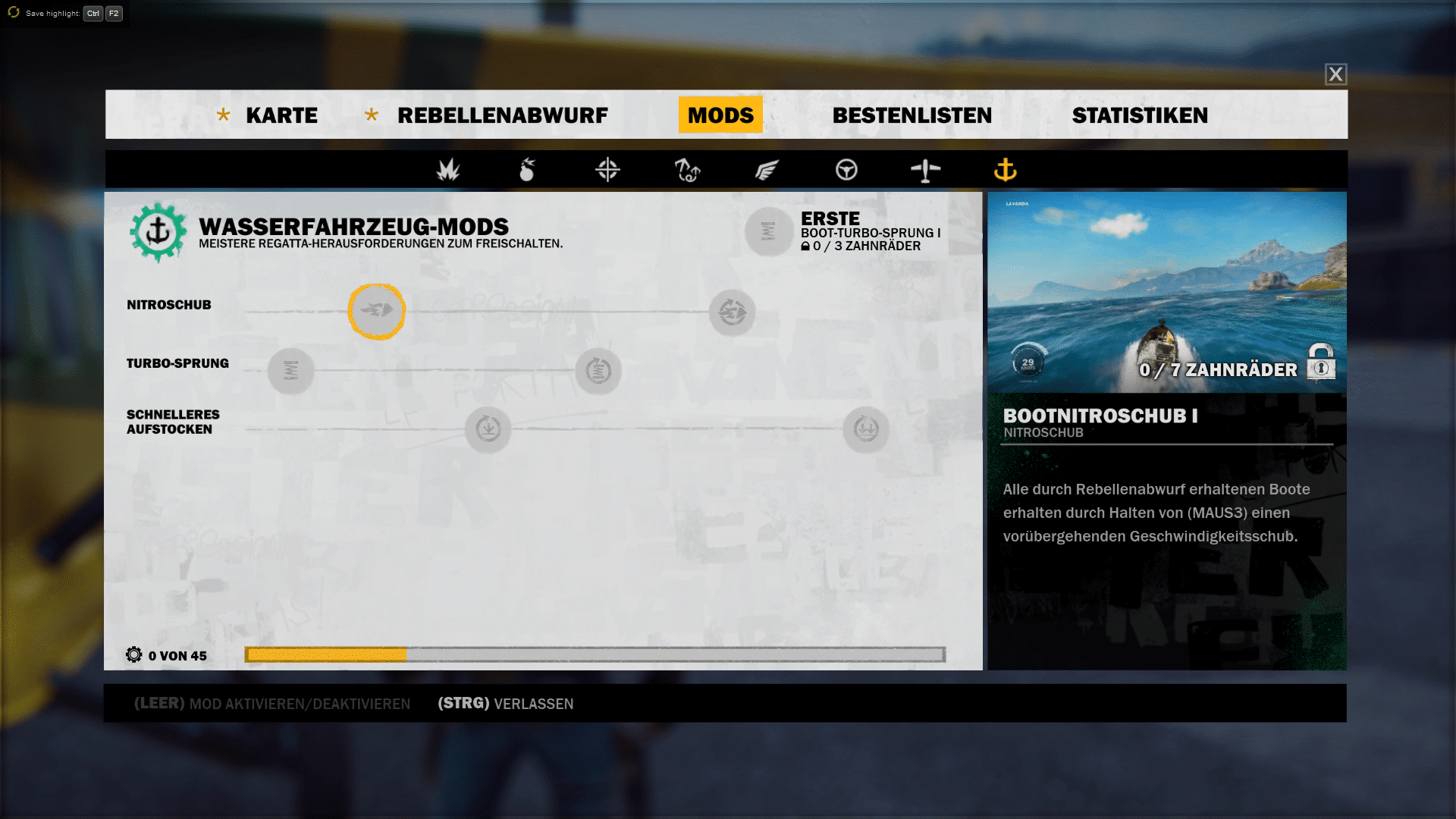Choose the Turbo-Sprung II mod node
This screenshot has height=819, width=1456.
pyautogui.click(x=598, y=371)
